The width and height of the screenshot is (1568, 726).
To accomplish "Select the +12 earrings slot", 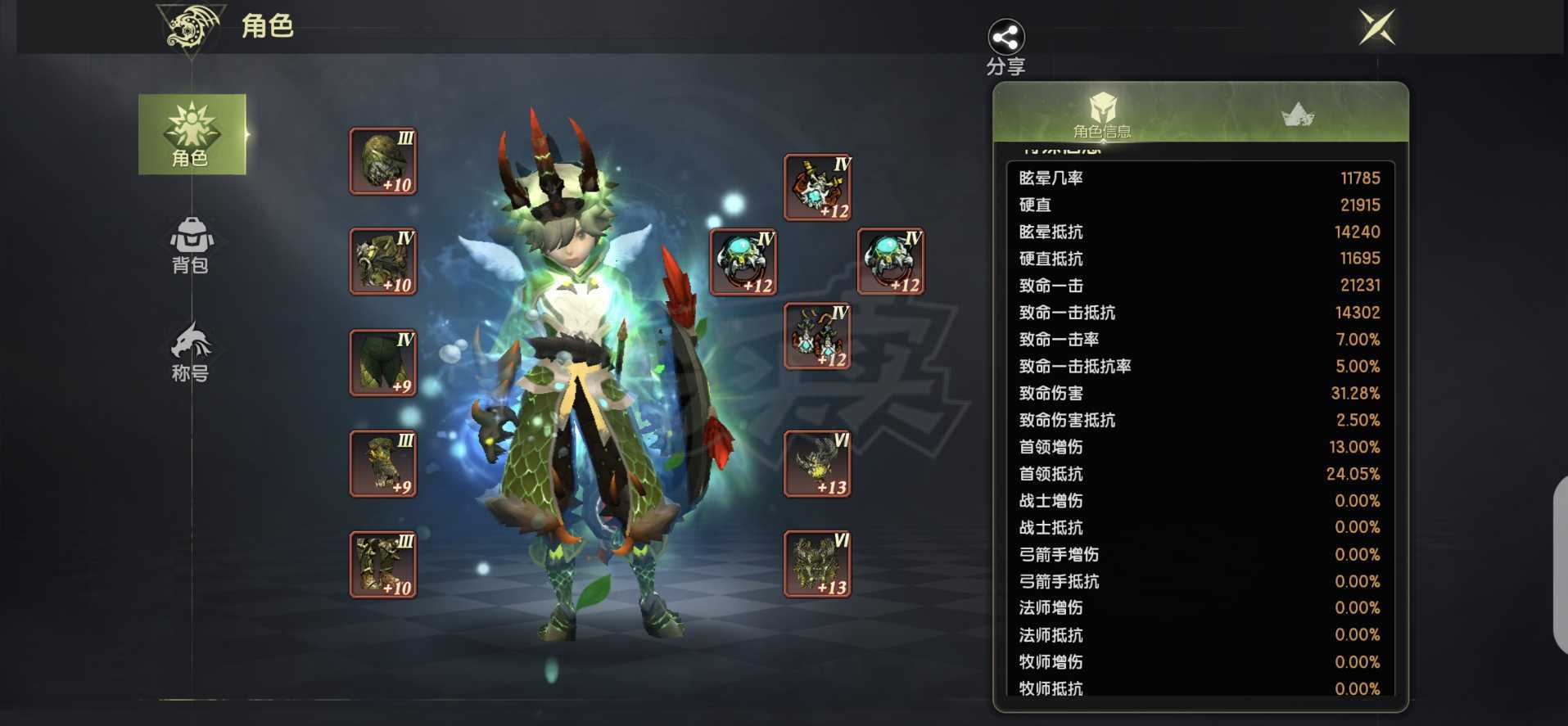I will pos(817,336).
